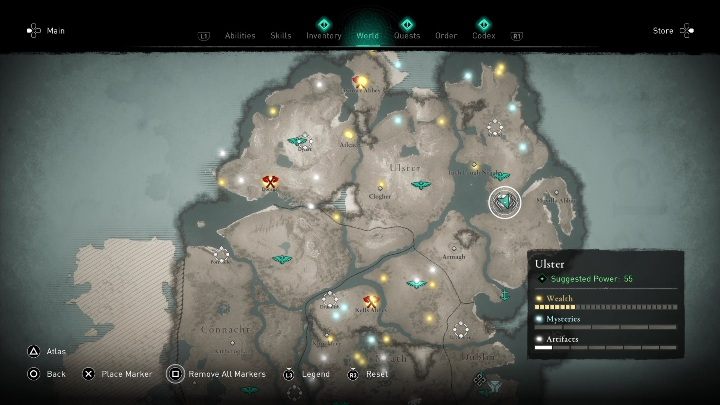720x405 pixels.
Task: Select the Clogher location marker
Action: tap(380, 187)
